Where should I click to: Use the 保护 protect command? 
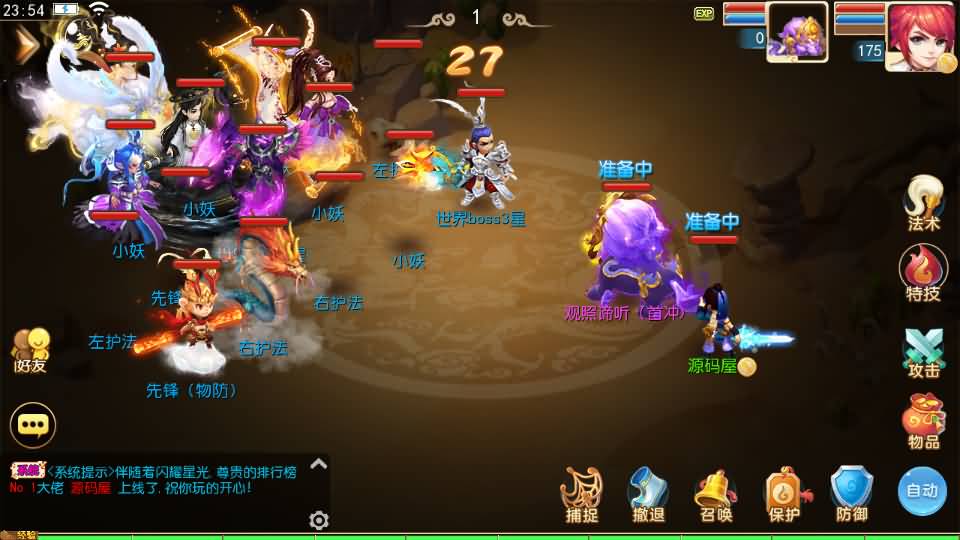[784, 493]
